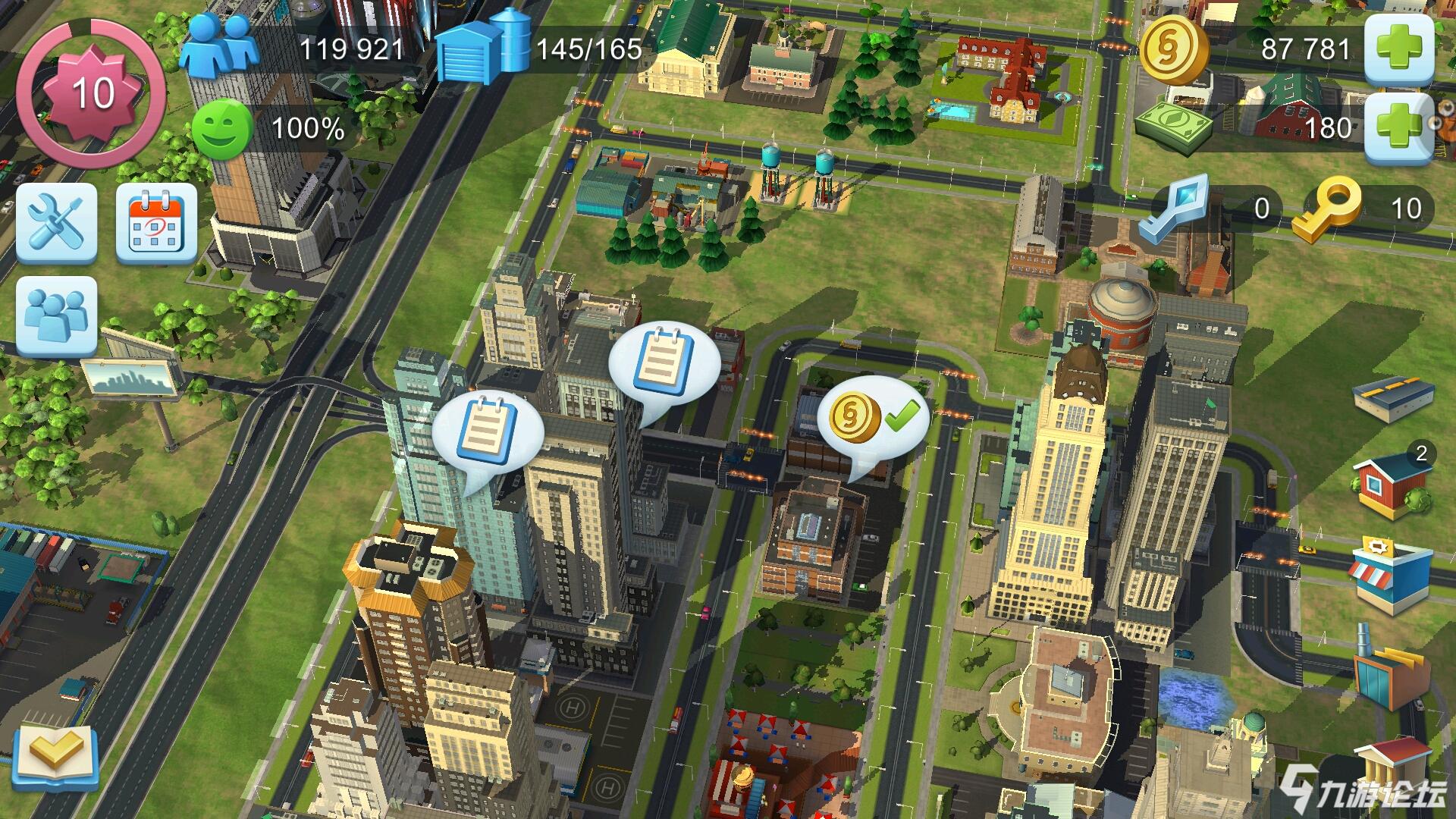Open the calendar events button

pyautogui.click(x=156, y=223)
